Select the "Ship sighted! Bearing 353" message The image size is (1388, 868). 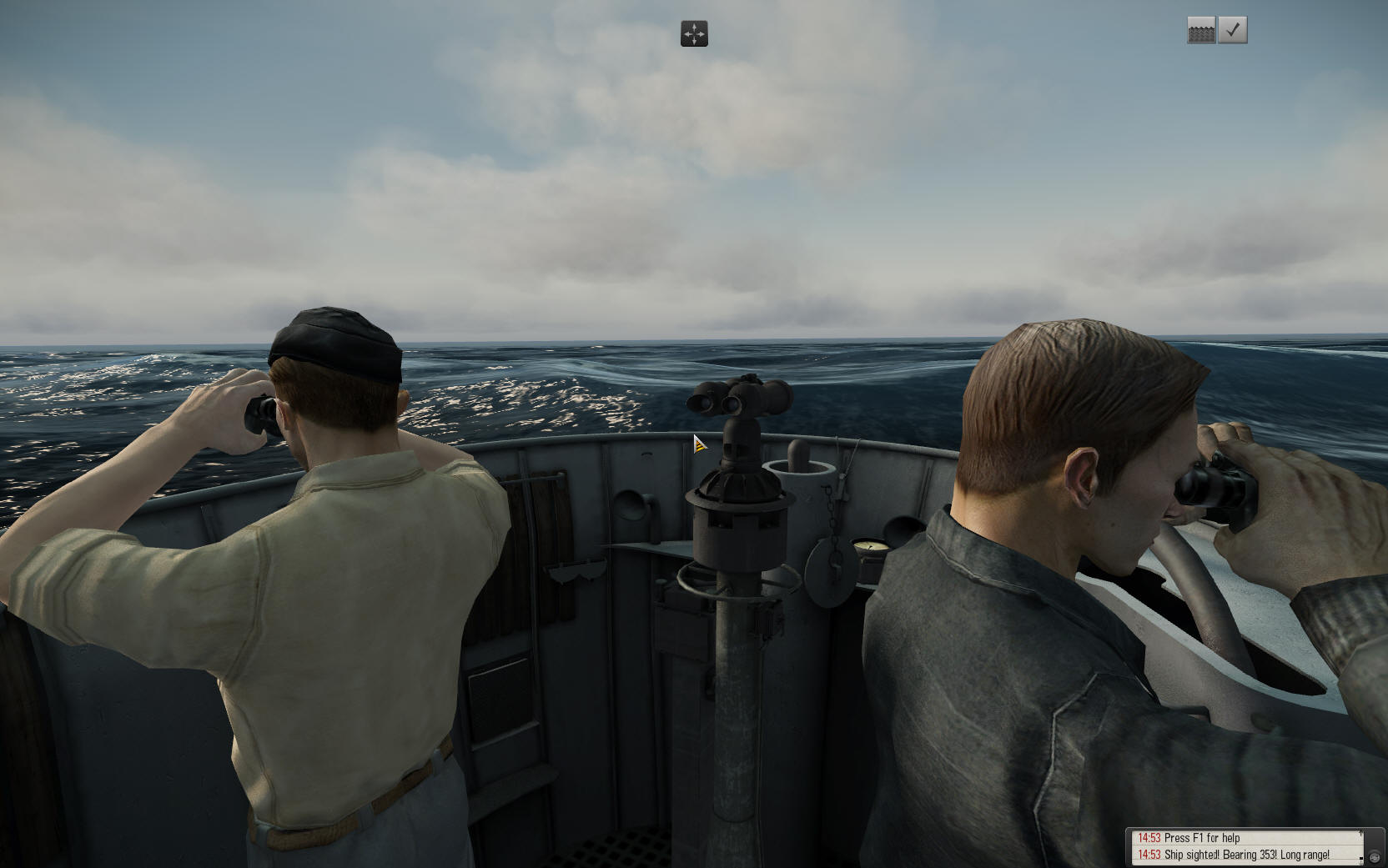pyautogui.click(x=1246, y=855)
